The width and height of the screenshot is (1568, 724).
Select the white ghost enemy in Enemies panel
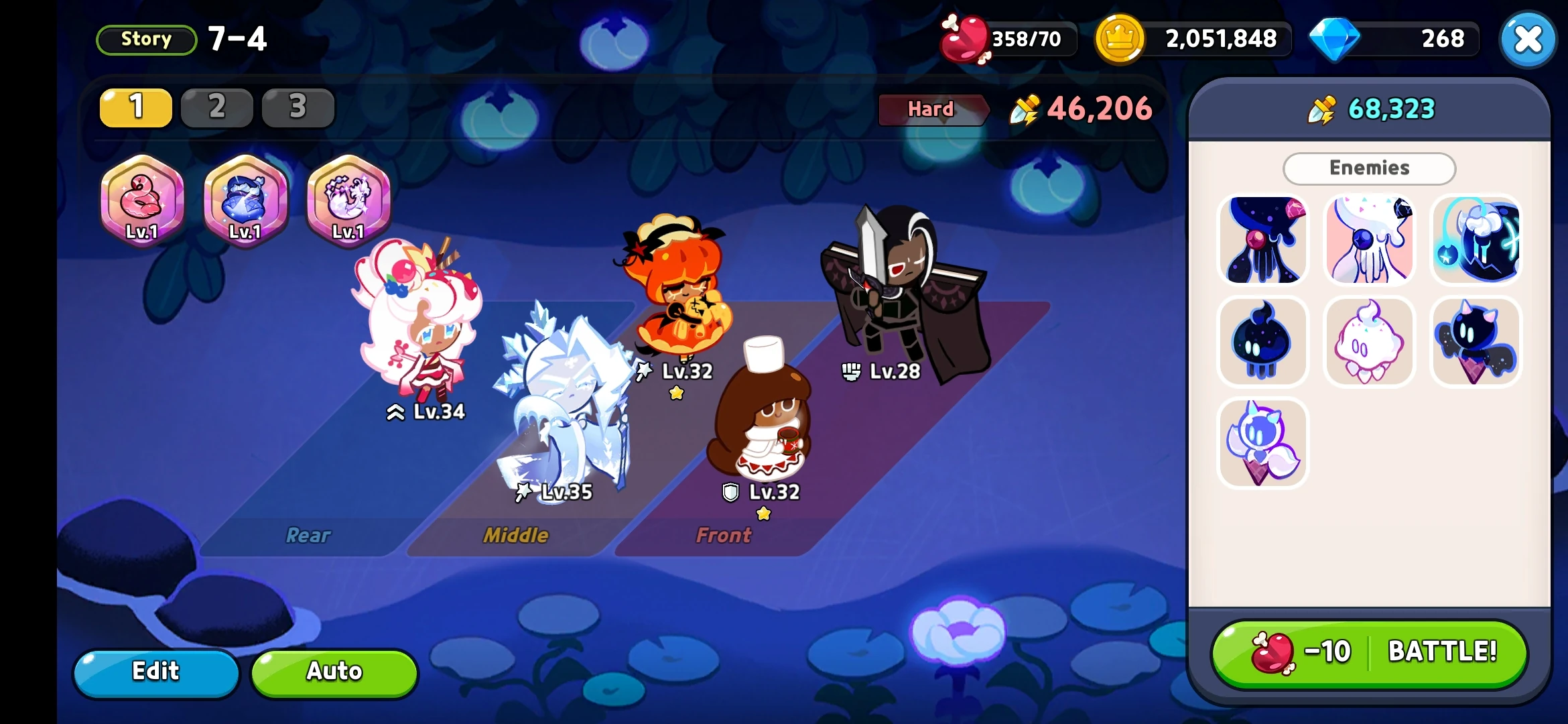1370,342
